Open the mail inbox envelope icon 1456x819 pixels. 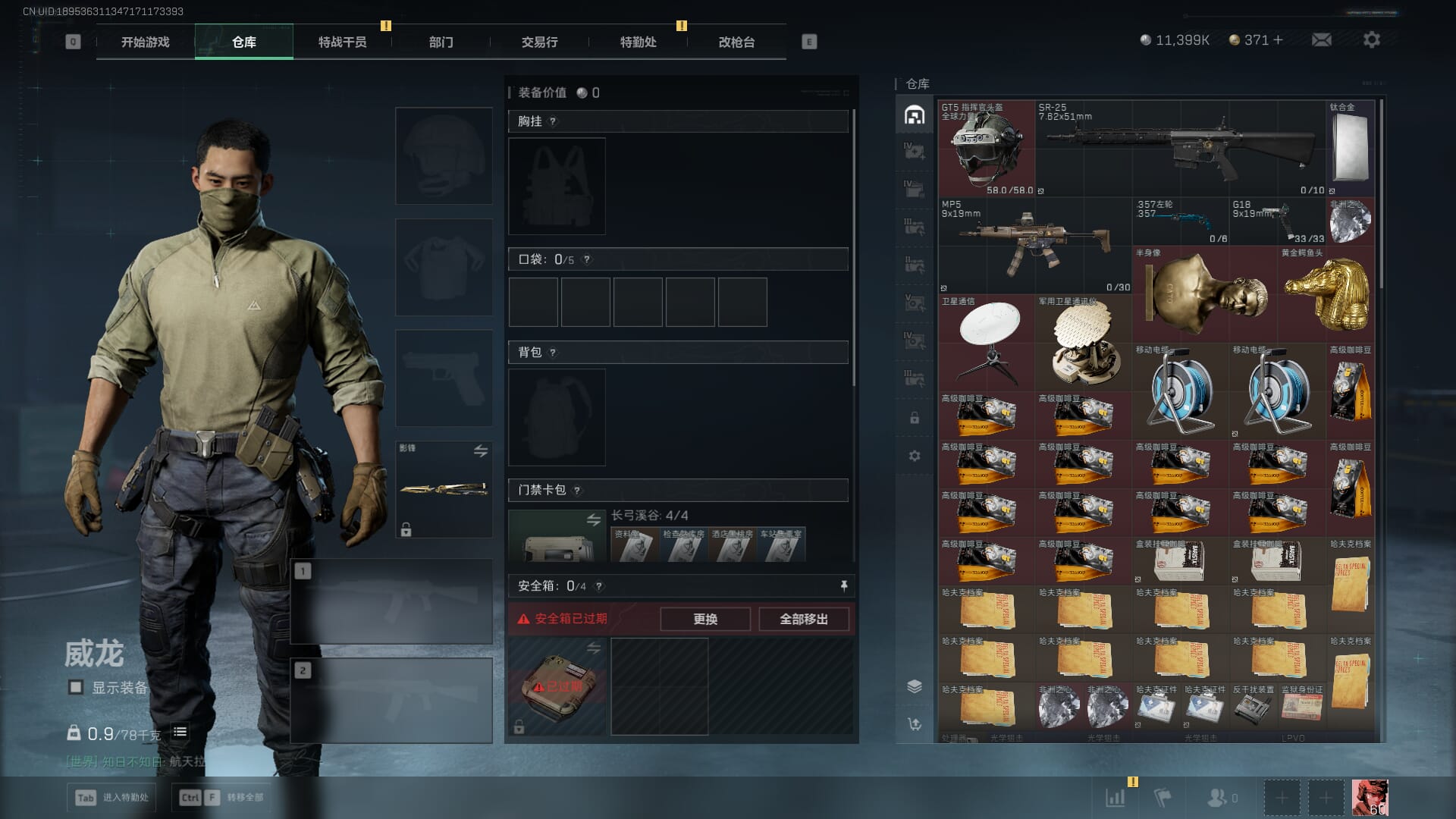pos(1321,39)
